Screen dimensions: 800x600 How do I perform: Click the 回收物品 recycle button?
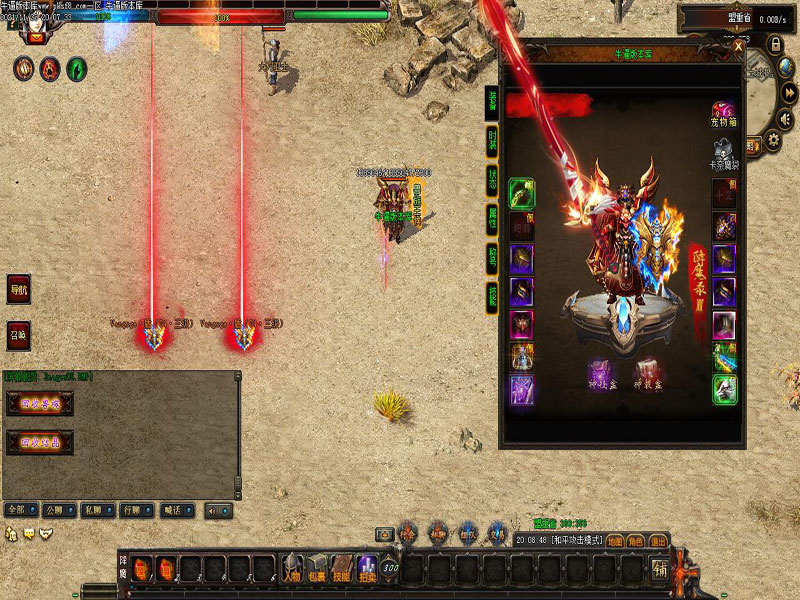tap(41, 441)
